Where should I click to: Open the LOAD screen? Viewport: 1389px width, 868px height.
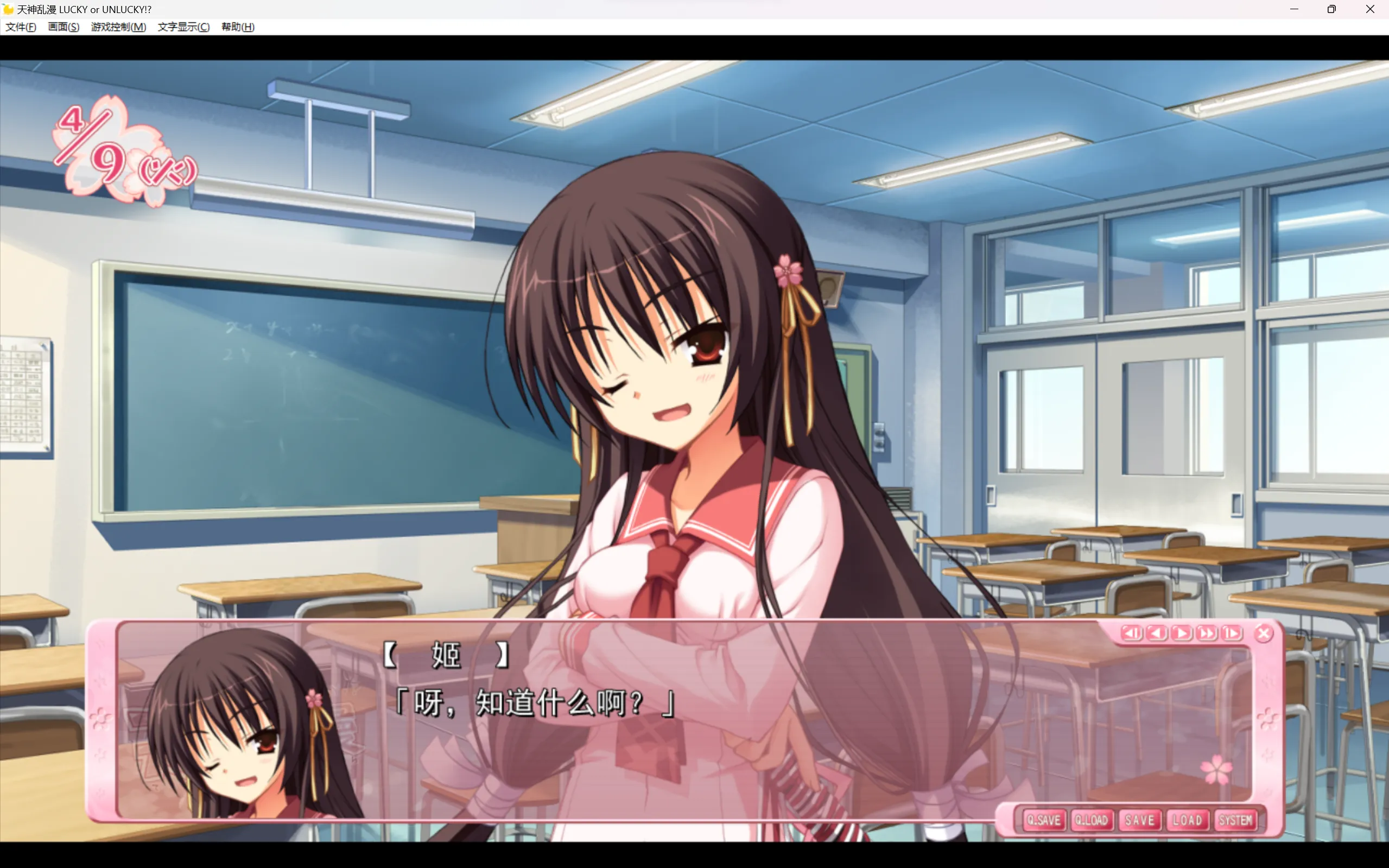[1187, 820]
